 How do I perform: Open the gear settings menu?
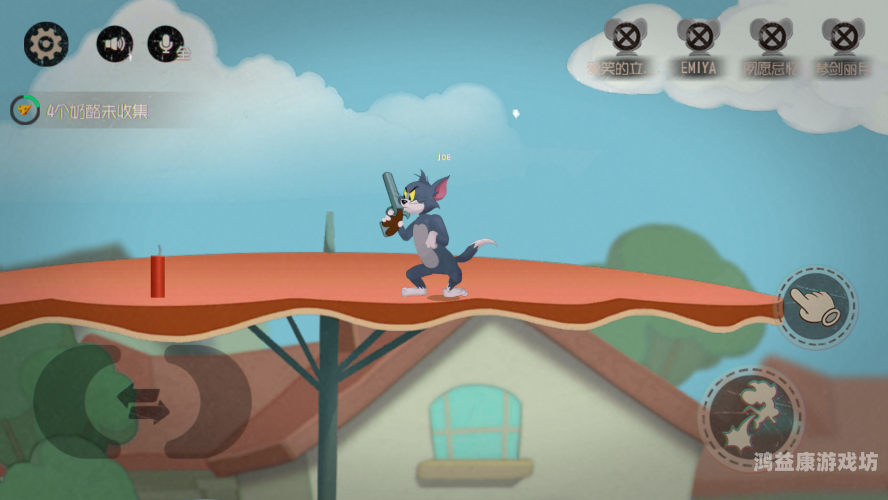(x=45, y=44)
